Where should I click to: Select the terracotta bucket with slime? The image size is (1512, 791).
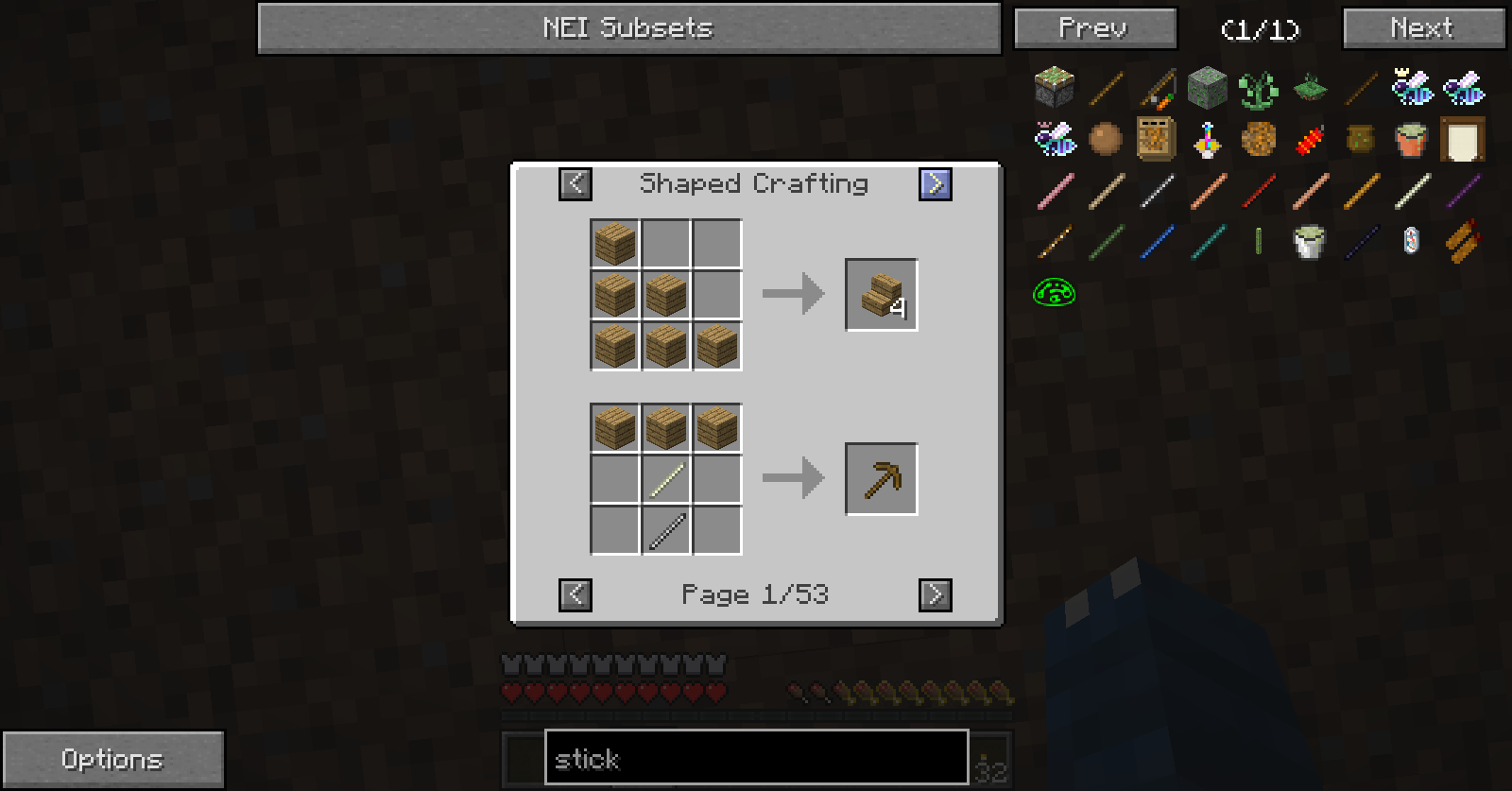(1411, 140)
